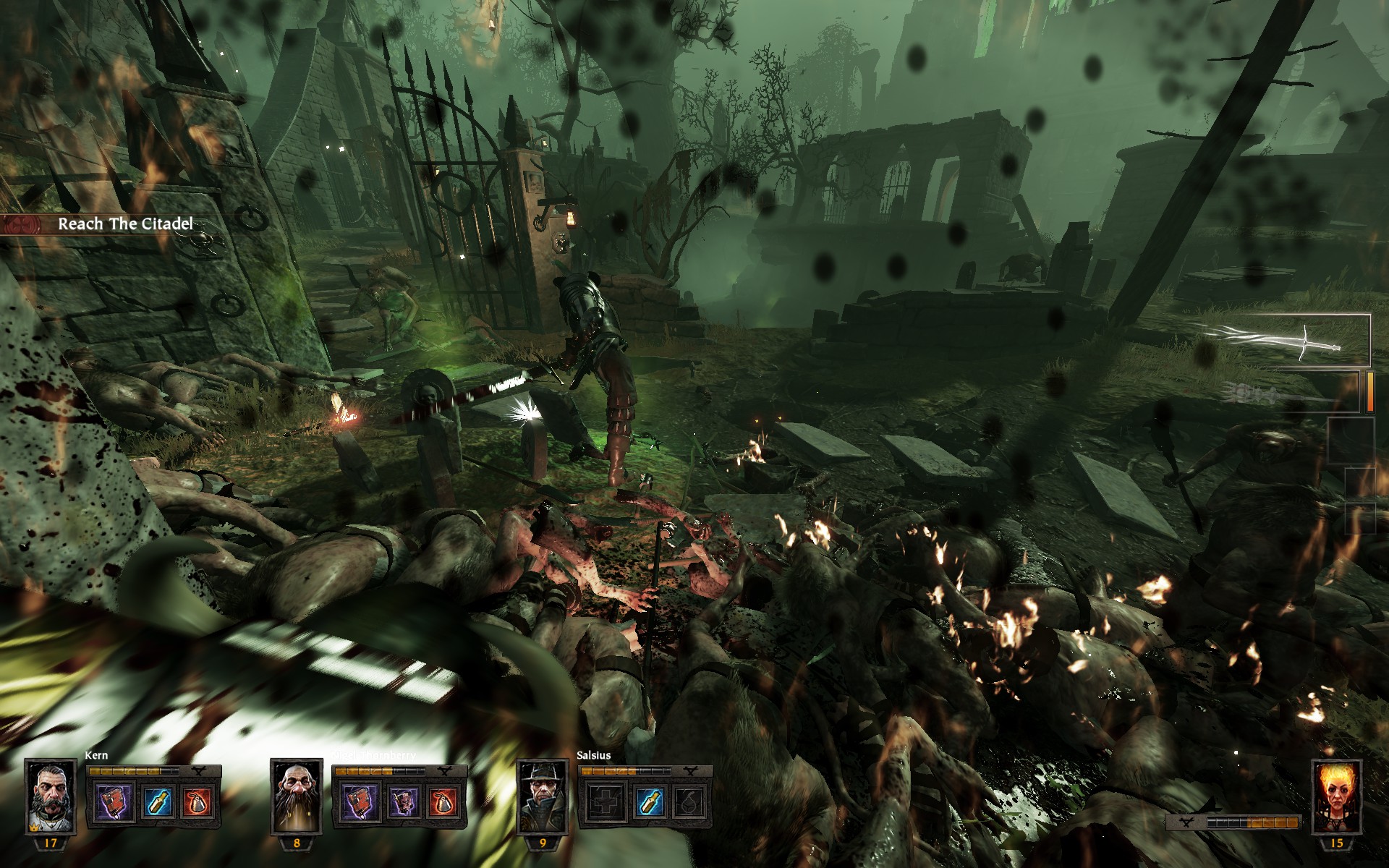Click the dwarf's portrait
1389x868 pixels.
pos(297,797)
